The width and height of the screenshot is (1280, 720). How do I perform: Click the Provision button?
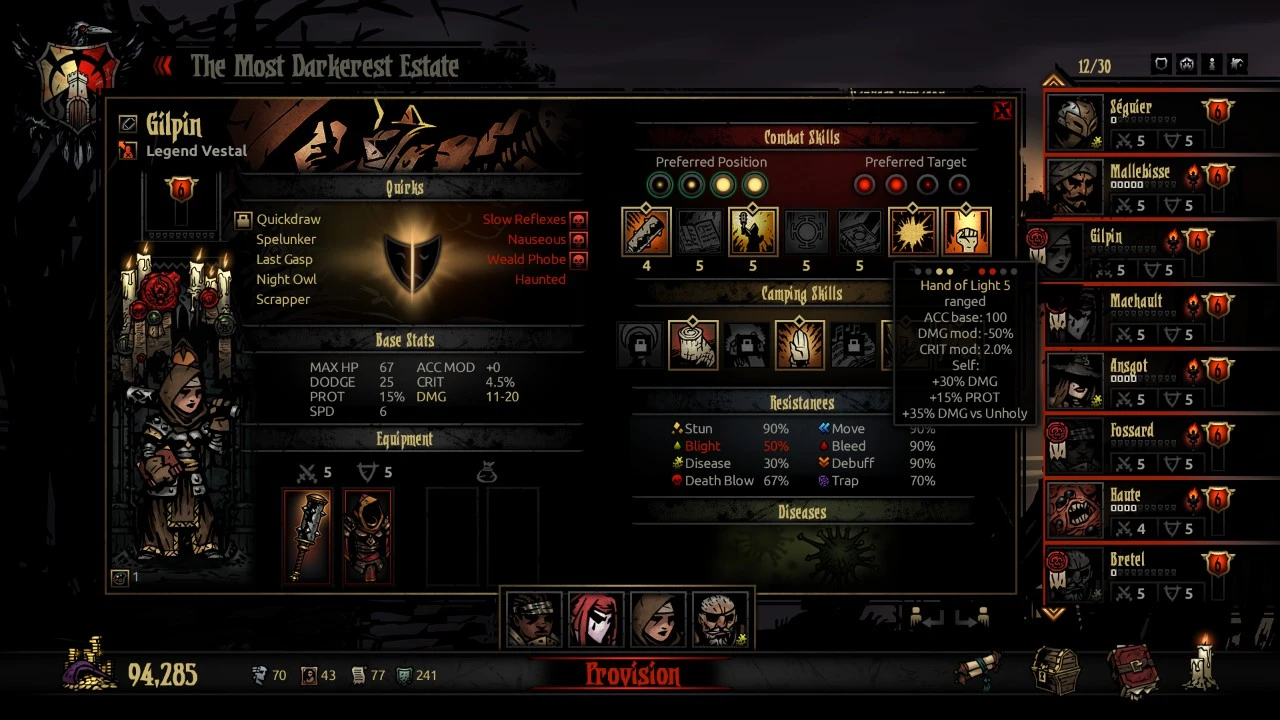pos(632,675)
